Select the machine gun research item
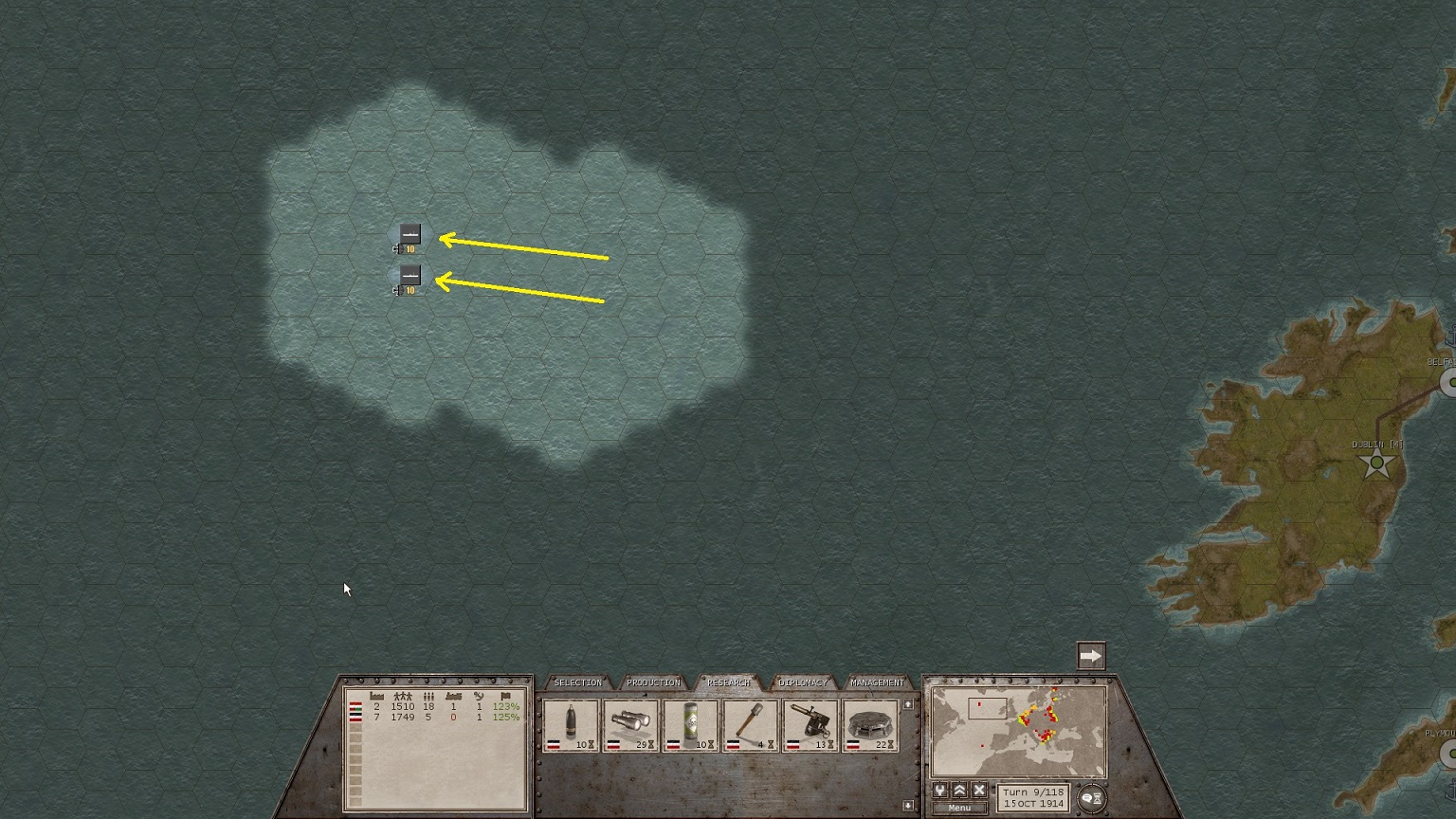This screenshot has width=1456, height=819. coord(810,726)
